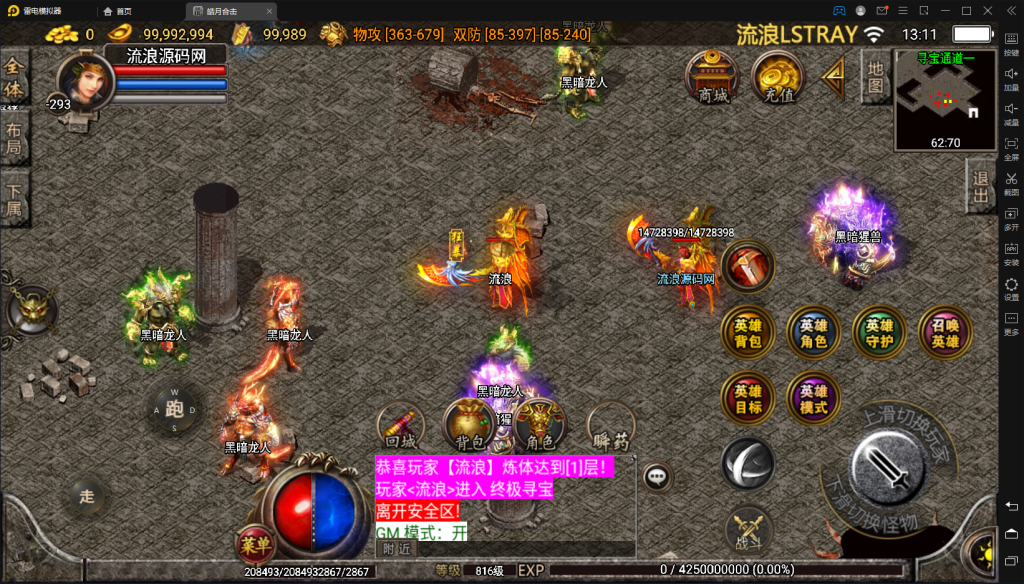This screenshot has width=1024, height=584.
Task: Click the 寻宝通道 minimap
Action: click(x=945, y=98)
